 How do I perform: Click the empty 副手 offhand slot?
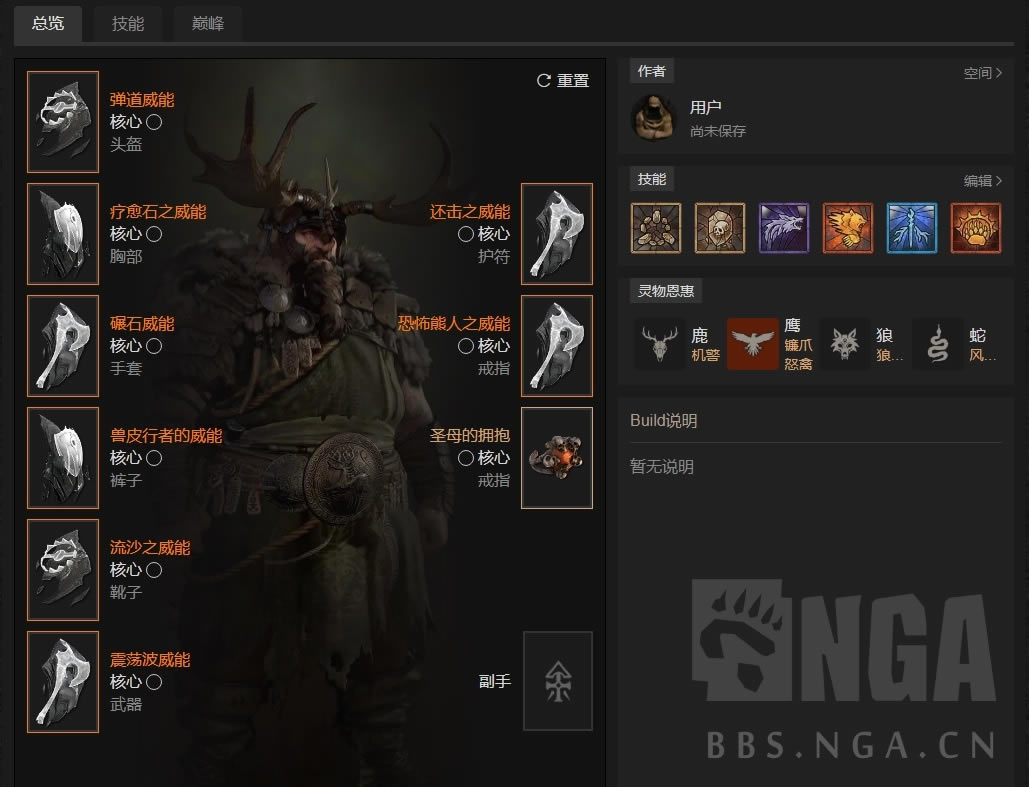tap(557, 681)
